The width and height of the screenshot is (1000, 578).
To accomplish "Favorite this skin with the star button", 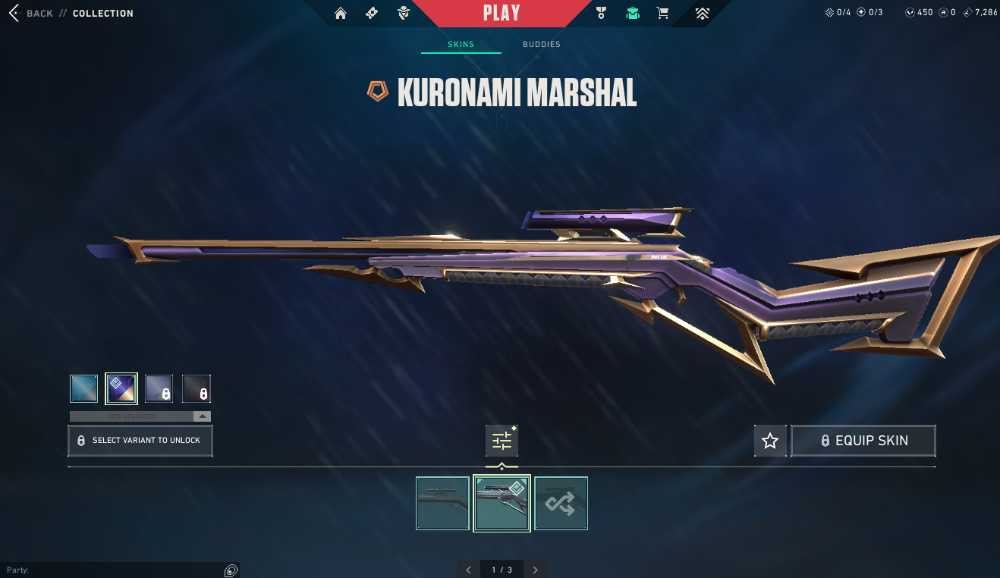I will point(770,440).
